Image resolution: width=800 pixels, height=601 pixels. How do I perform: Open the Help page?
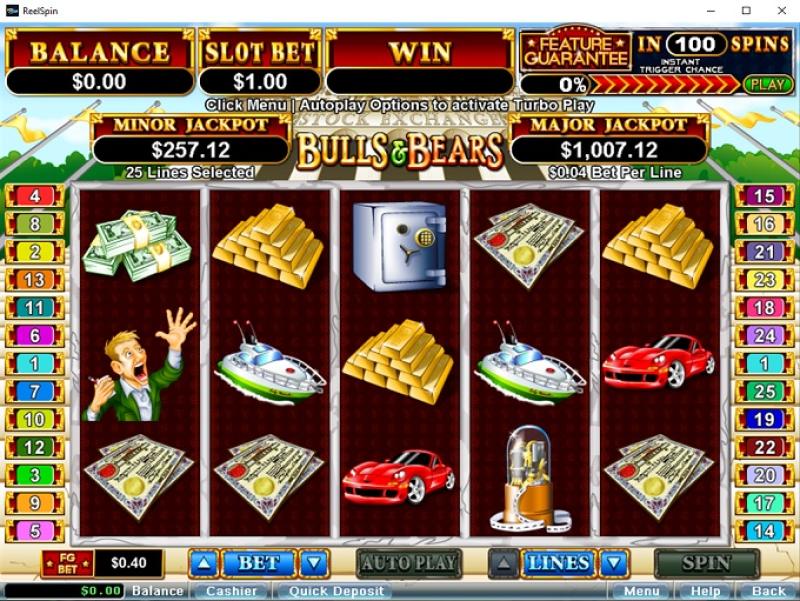click(x=705, y=591)
